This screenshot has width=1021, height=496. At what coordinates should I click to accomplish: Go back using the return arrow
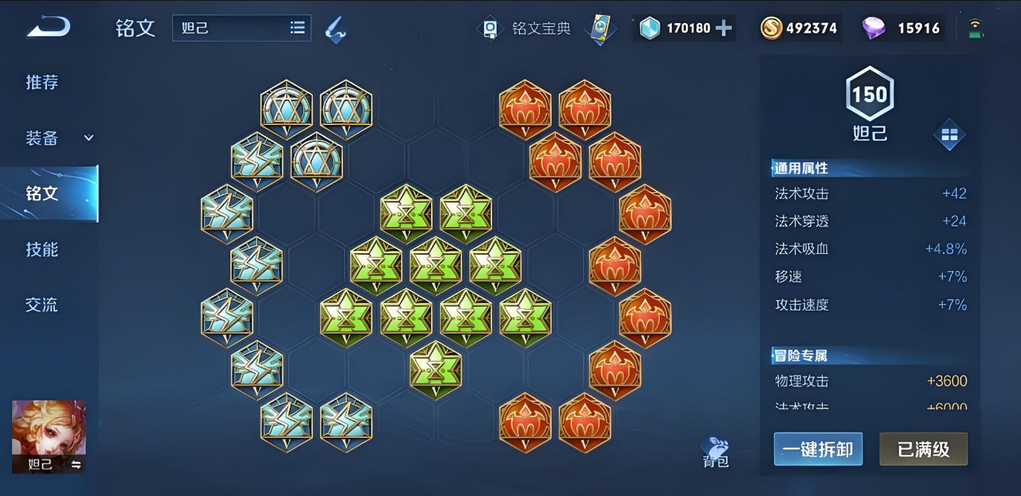(x=48, y=27)
